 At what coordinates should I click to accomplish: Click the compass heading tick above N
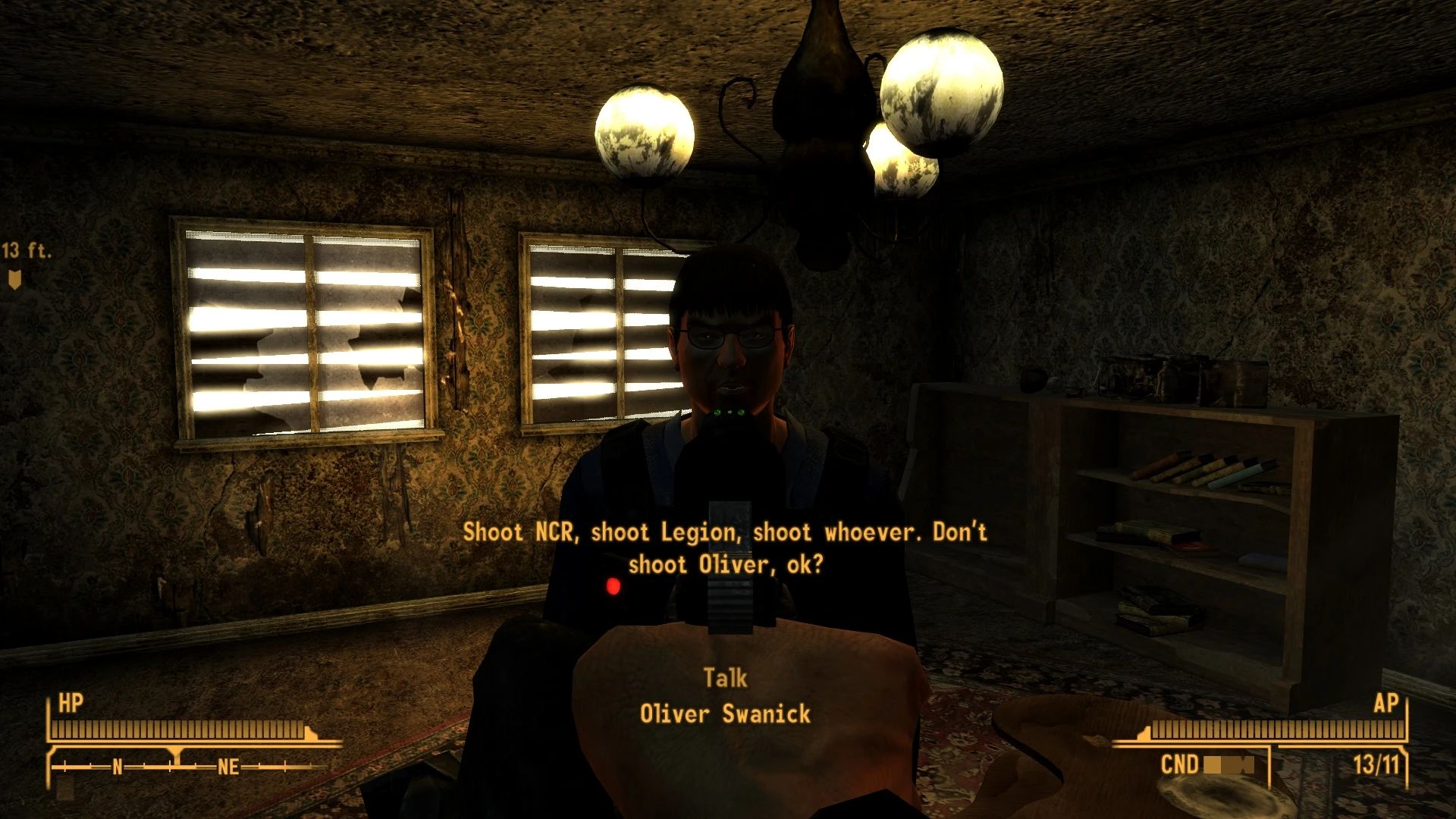point(176,755)
